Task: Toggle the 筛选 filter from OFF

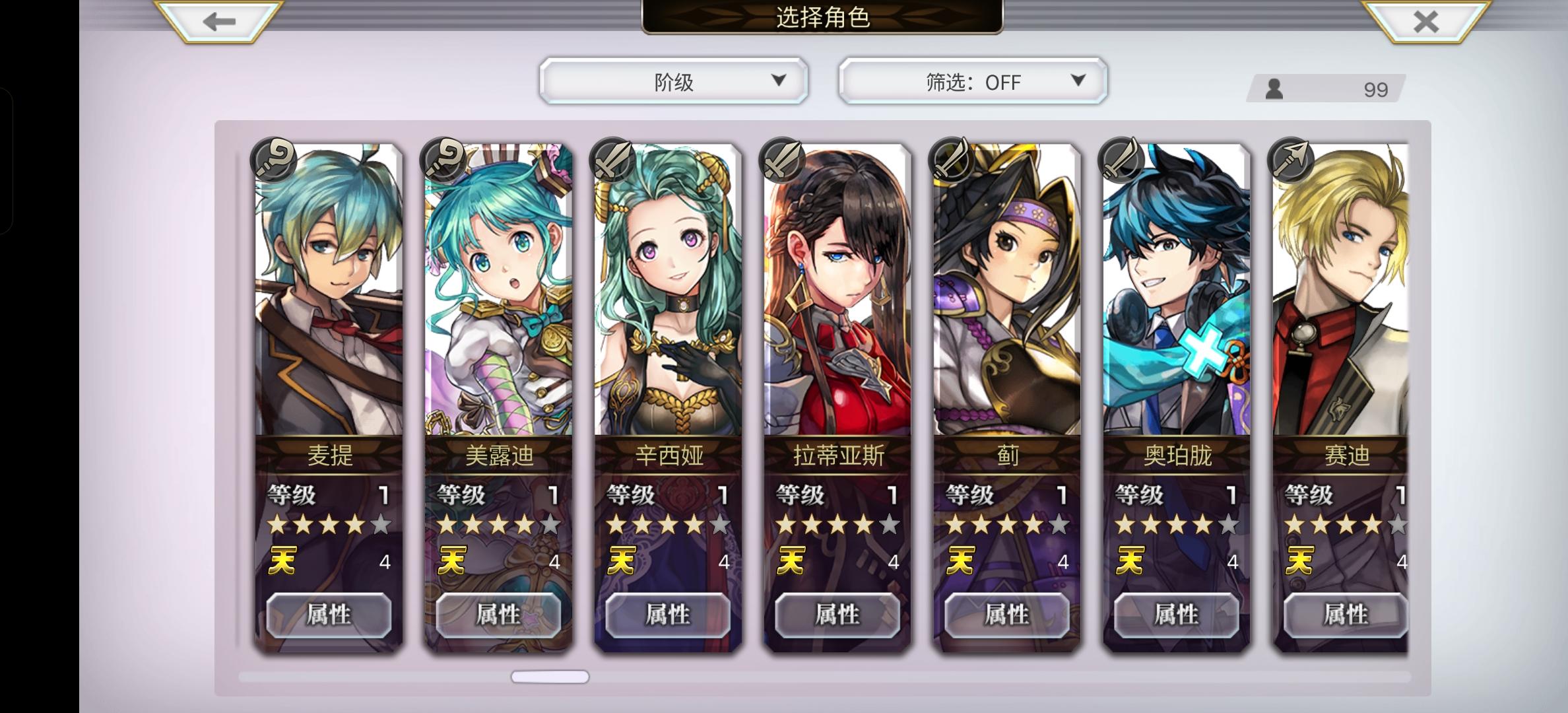Action: pos(972,81)
